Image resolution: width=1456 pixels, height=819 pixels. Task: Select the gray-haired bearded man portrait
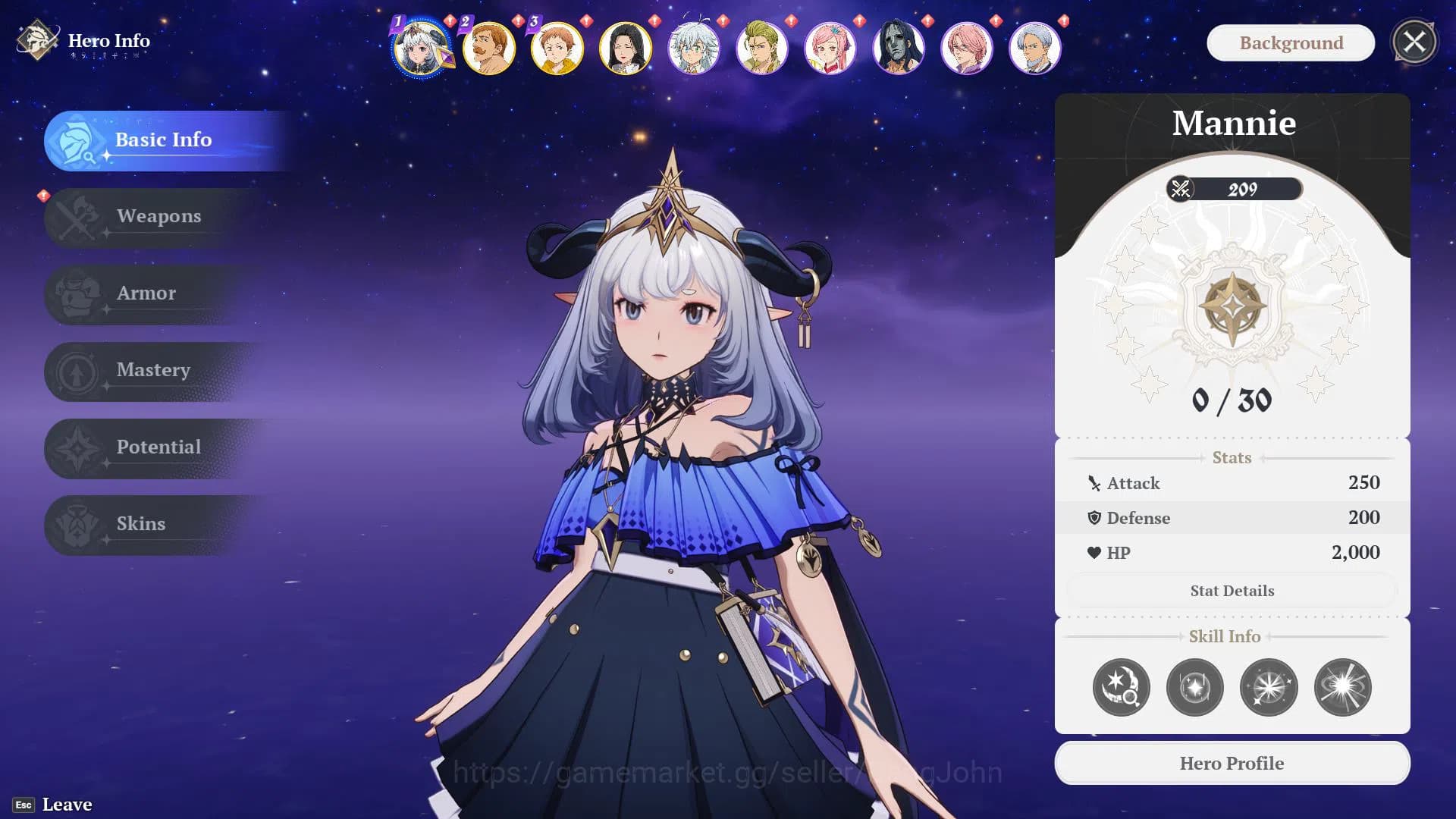(x=1035, y=49)
